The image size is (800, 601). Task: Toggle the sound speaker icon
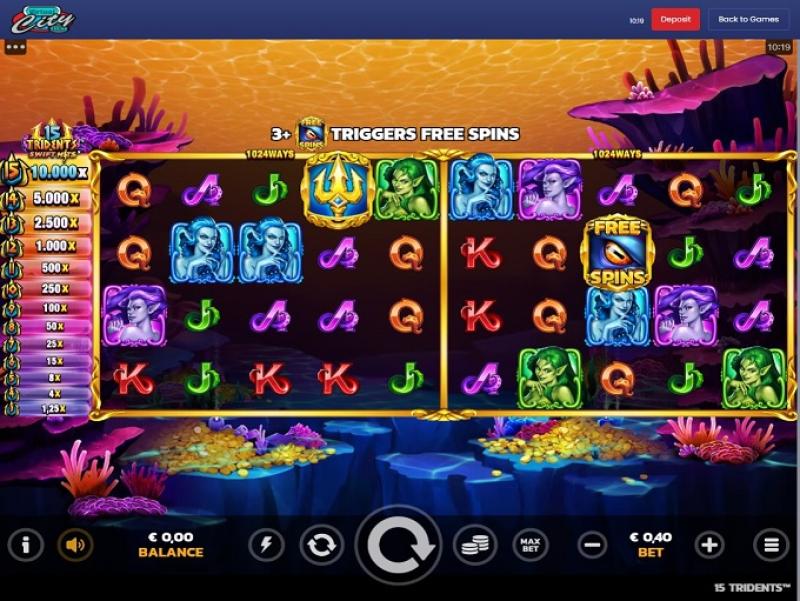(74, 545)
